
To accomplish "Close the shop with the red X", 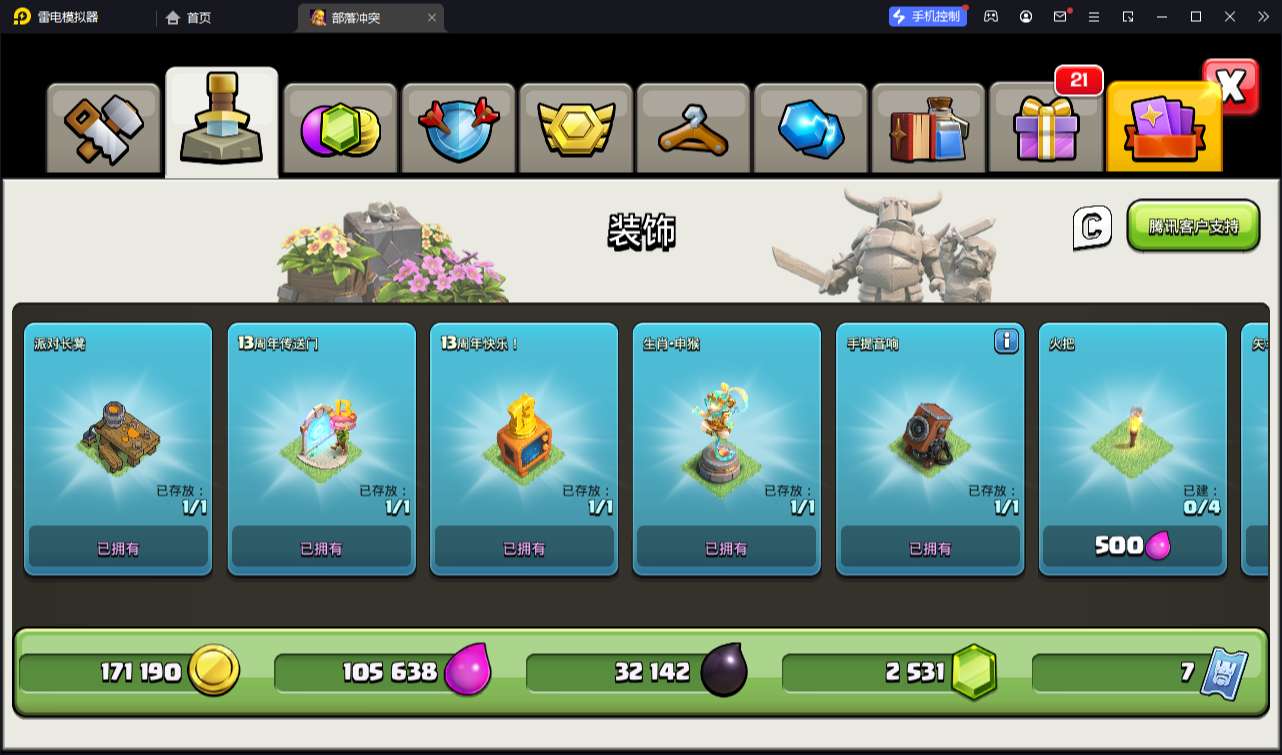I will (x=1231, y=87).
